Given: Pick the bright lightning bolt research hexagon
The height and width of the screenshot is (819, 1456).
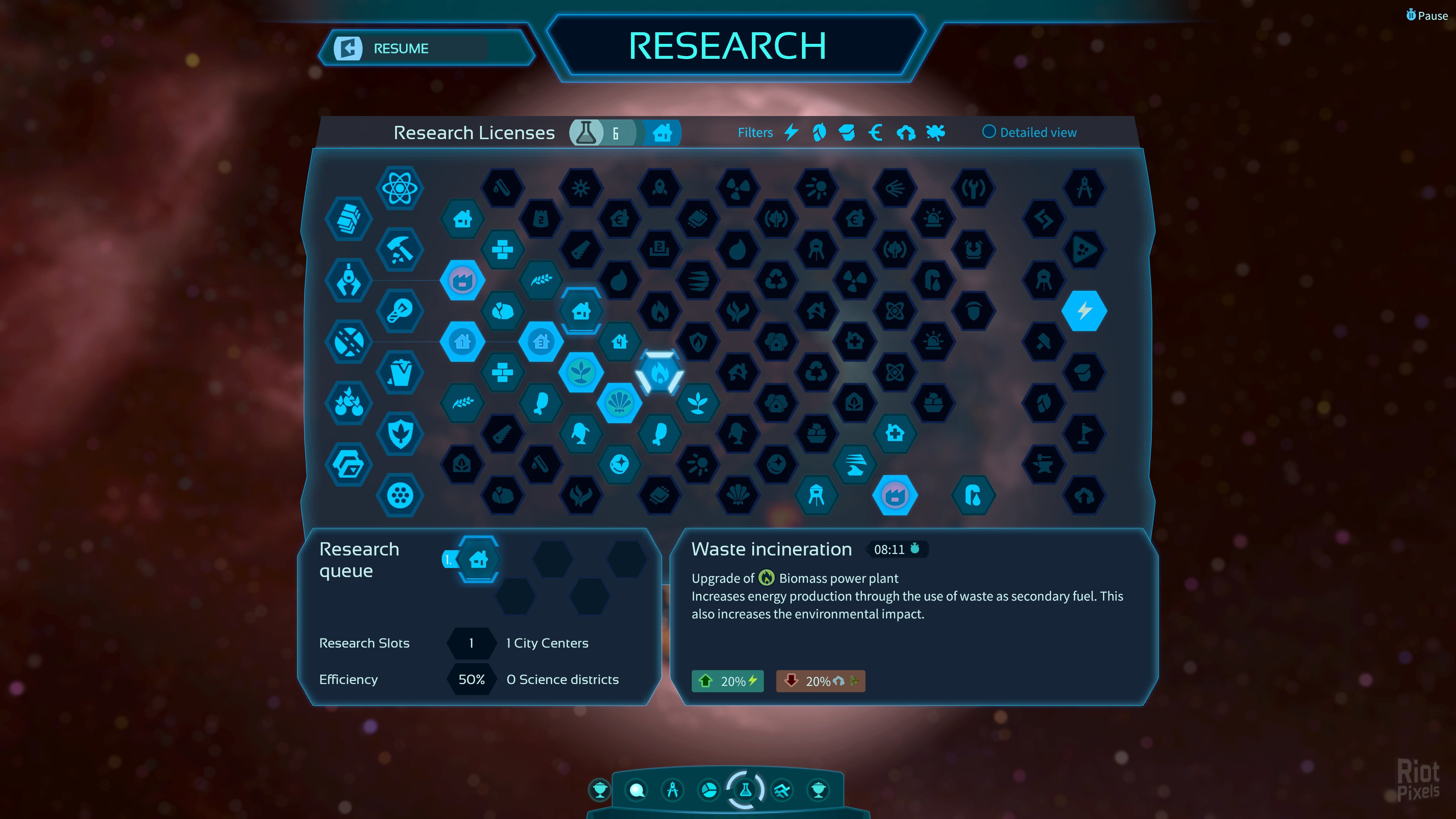Looking at the screenshot, I should 1084,310.
